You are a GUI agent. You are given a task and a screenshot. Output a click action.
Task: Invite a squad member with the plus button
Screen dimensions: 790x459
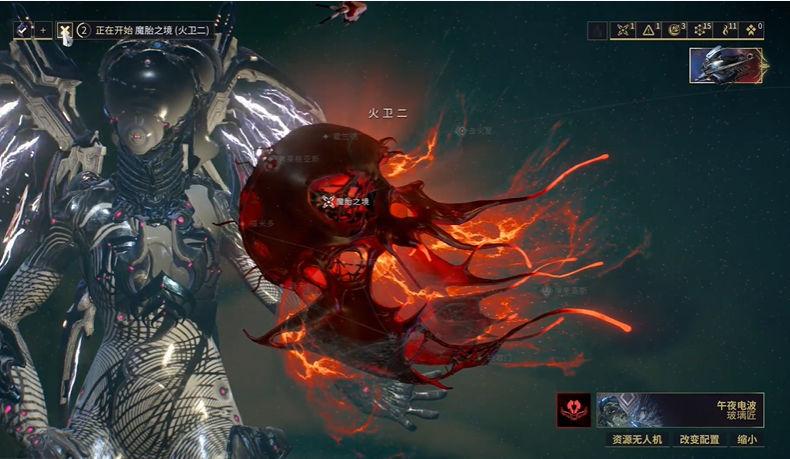pyautogui.click(x=43, y=30)
